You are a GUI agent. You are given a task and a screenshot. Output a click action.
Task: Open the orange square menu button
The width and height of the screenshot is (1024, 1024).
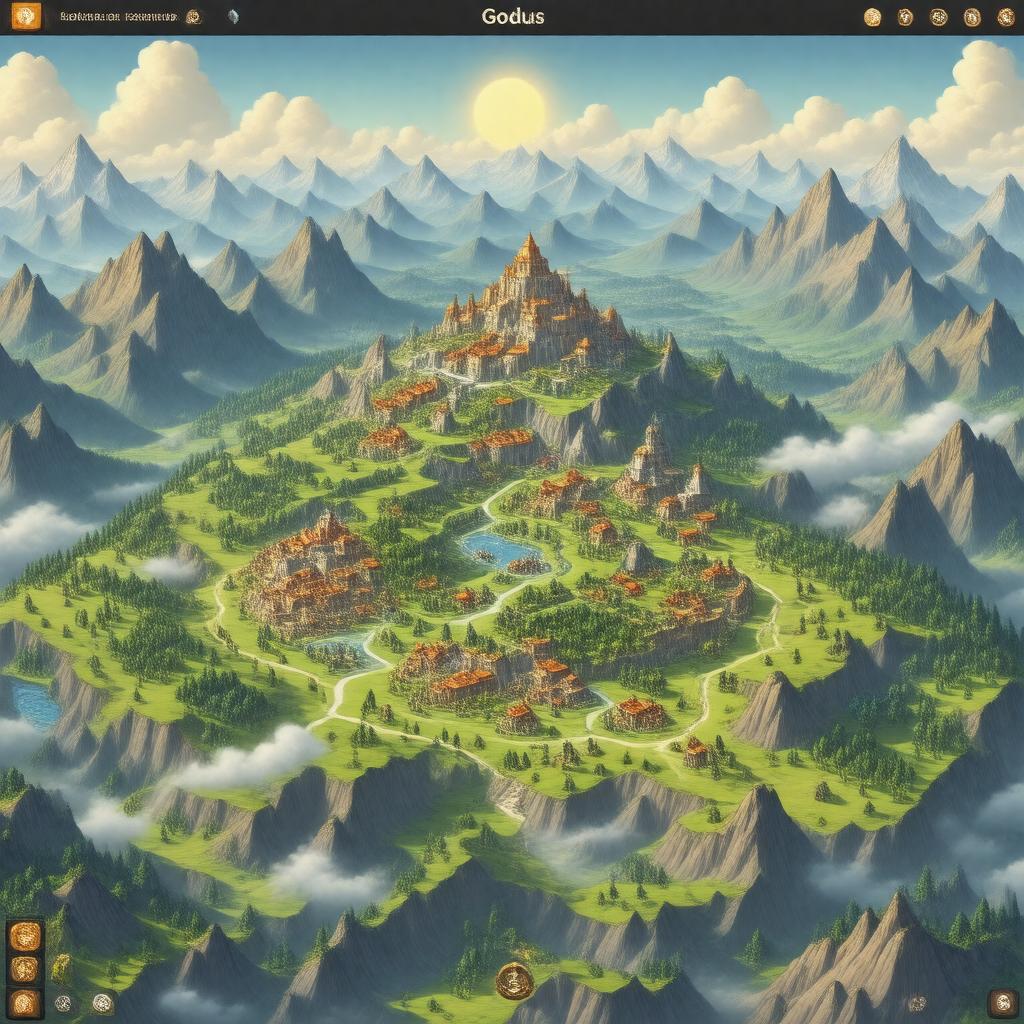click(26, 16)
